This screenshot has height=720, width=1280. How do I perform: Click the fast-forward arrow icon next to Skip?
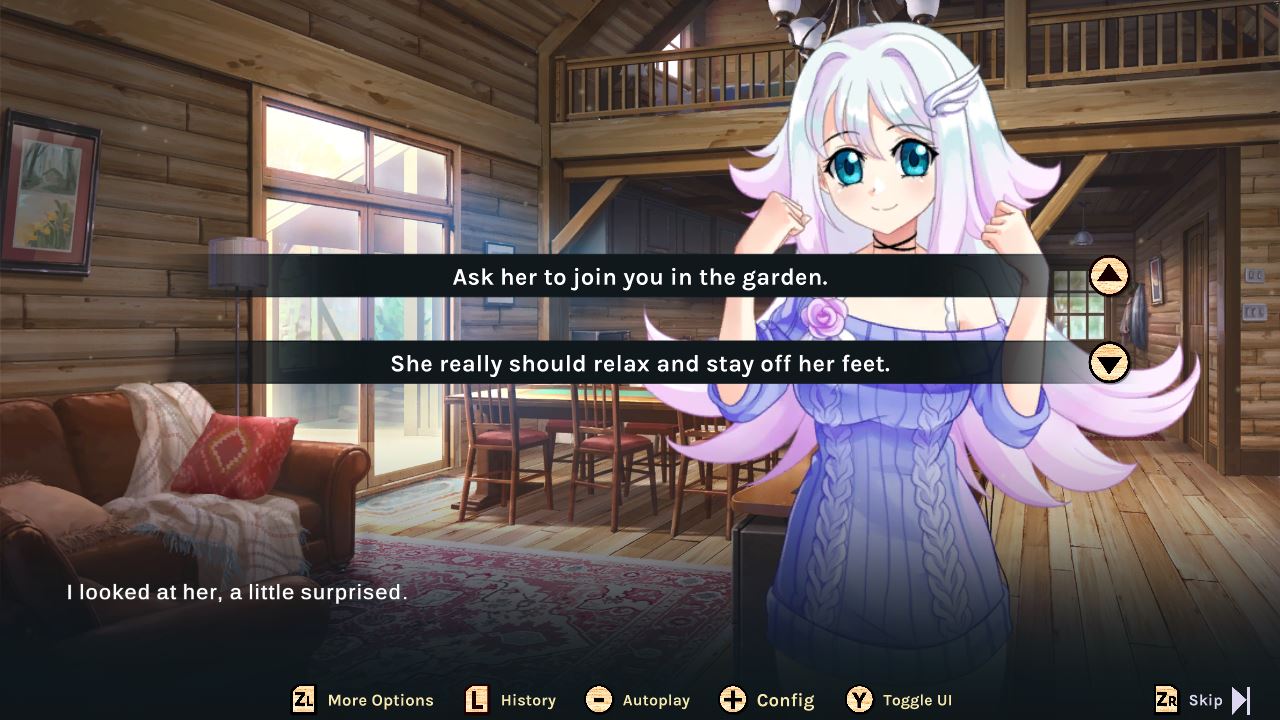point(1240,700)
